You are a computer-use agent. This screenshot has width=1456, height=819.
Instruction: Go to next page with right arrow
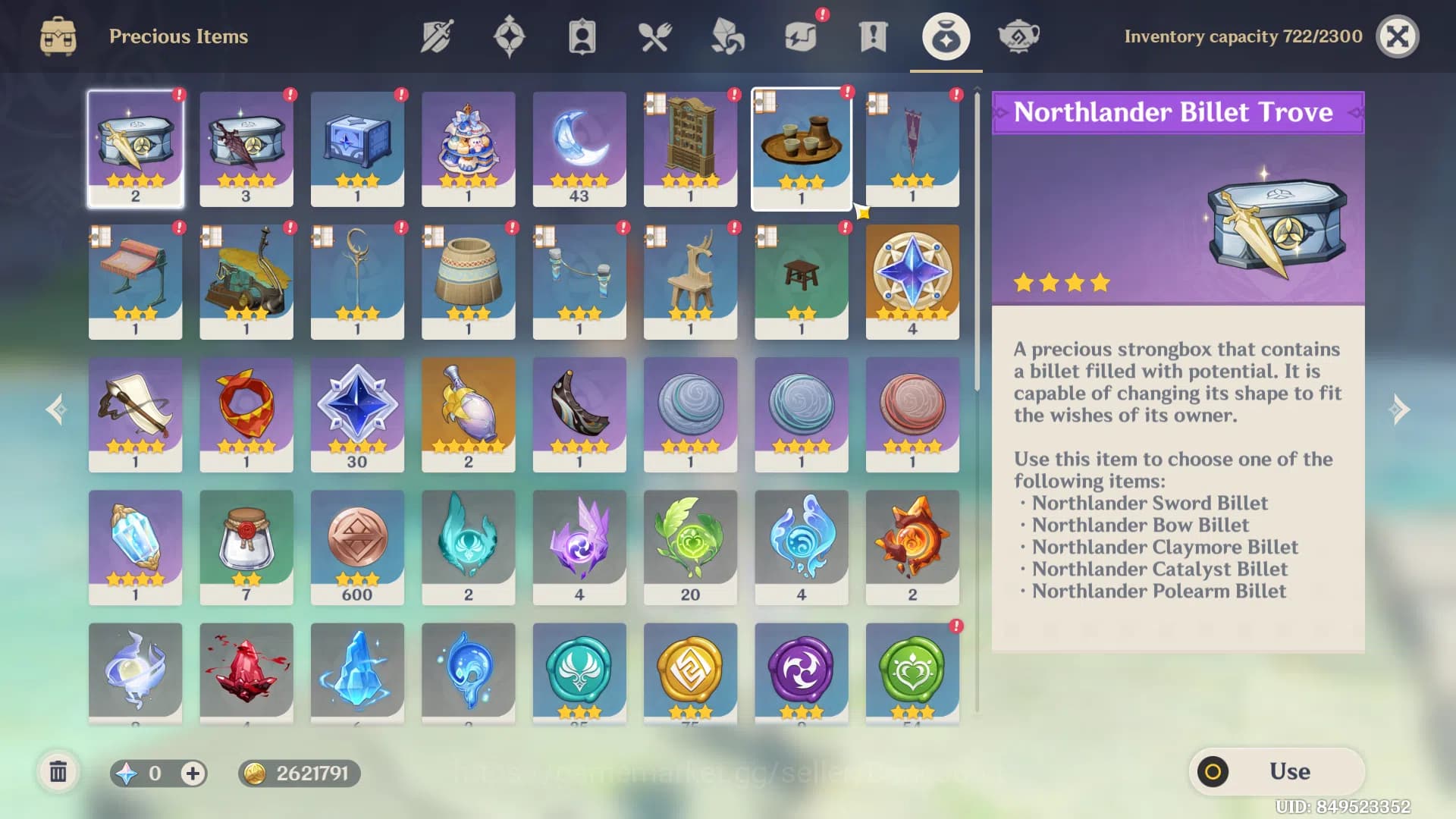pyautogui.click(x=1400, y=409)
